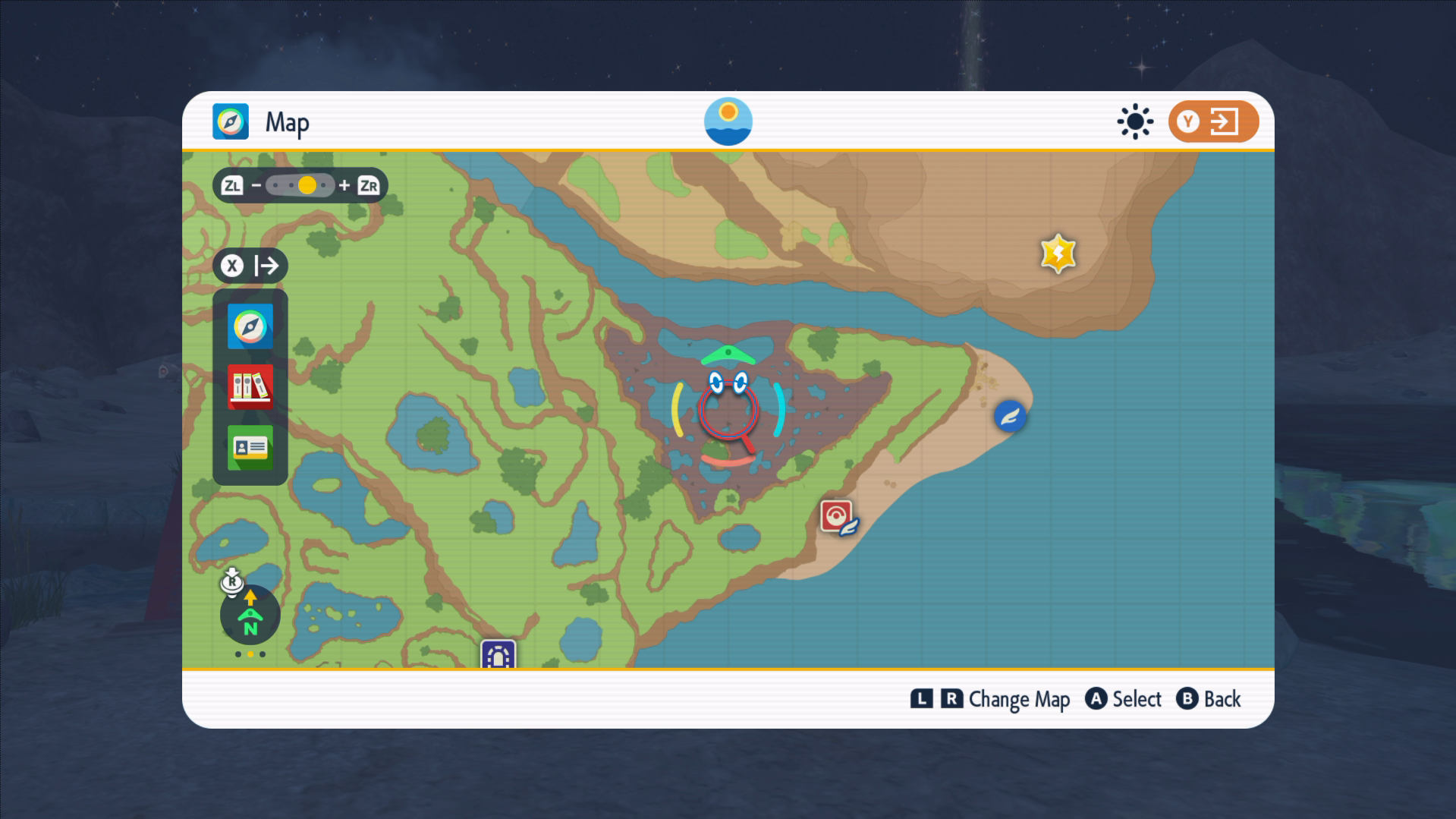Select the purple gate marker at map bottom
1456x819 pixels.
(498, 655)
